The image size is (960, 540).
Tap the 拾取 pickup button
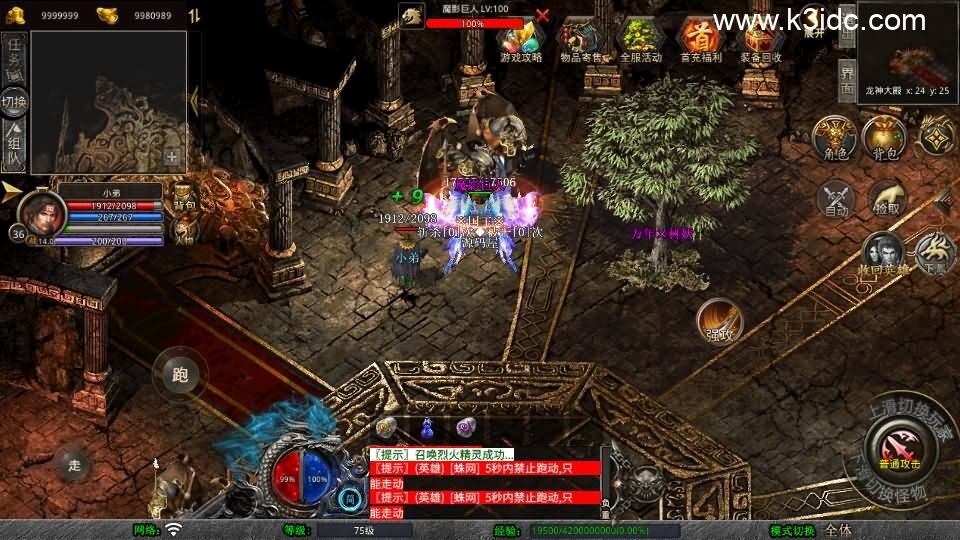(x=885, y=199)
